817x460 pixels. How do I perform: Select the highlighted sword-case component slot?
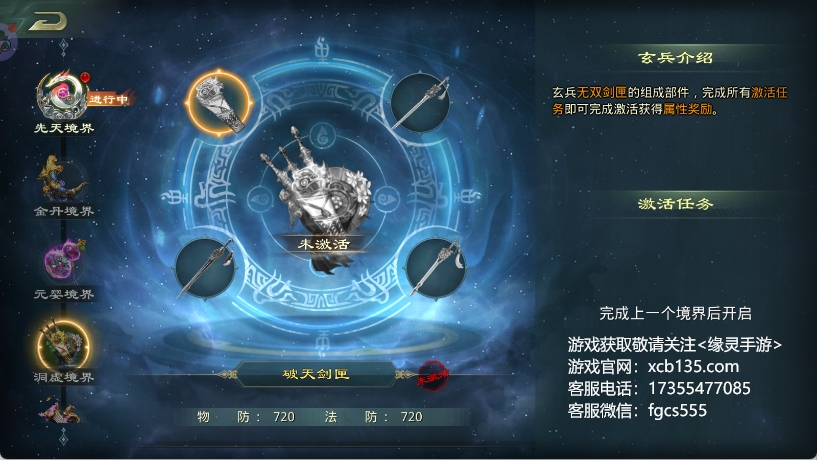(221, 102)
